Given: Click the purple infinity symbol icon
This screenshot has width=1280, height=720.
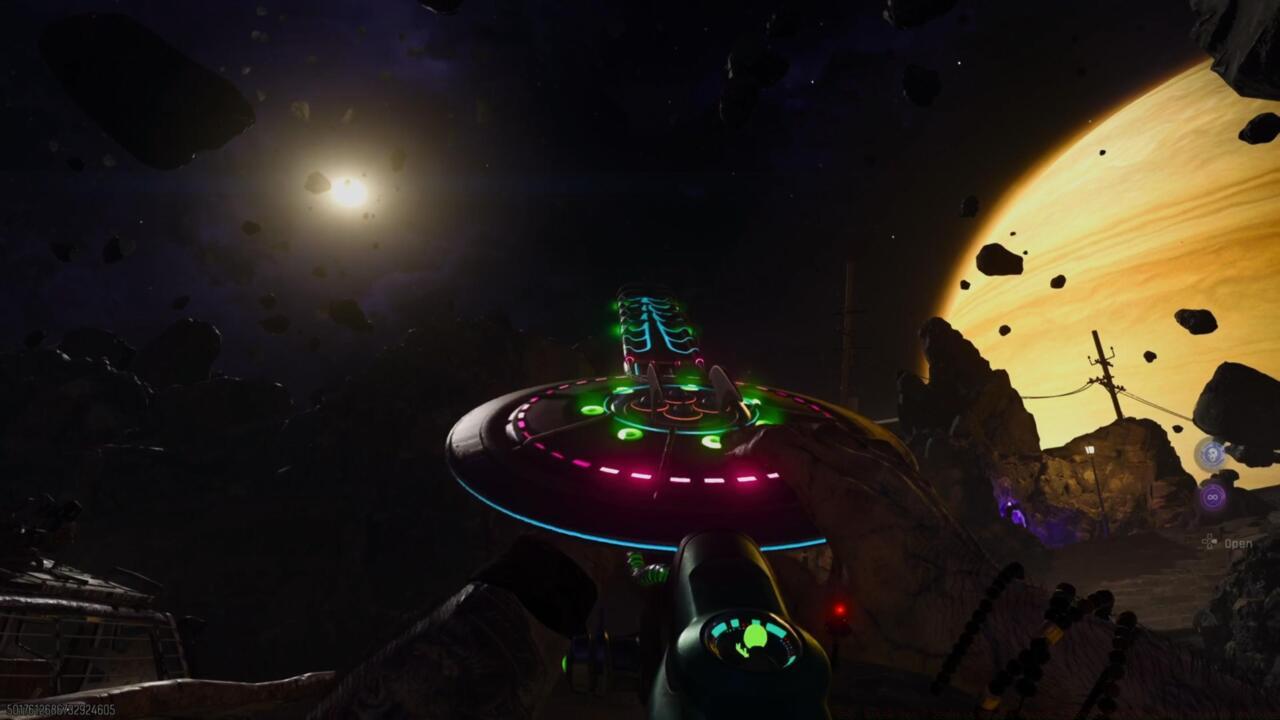Looking at the screenshot, I should pos(1213,496).
